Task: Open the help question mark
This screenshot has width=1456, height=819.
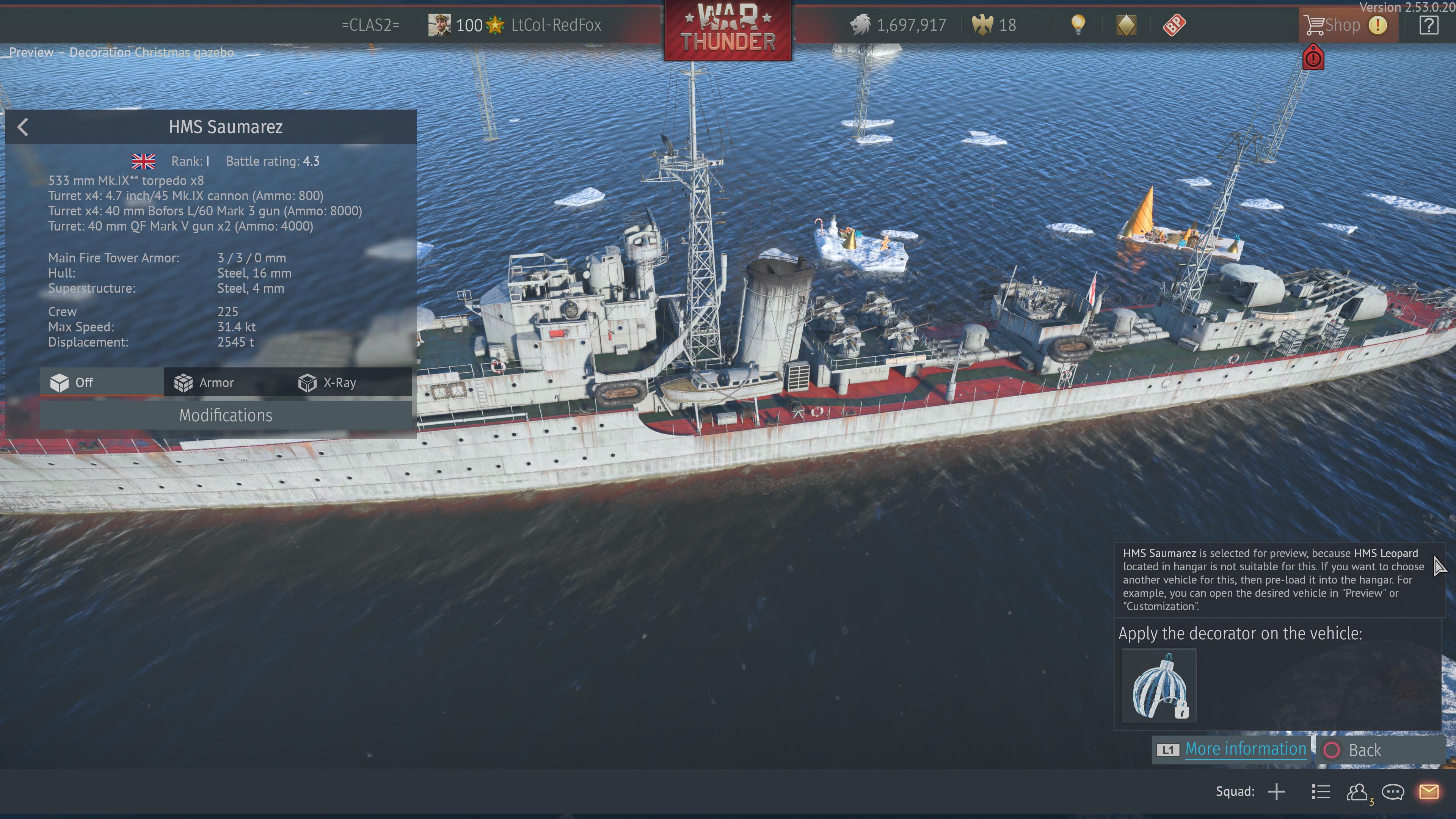Action: 1428,25
